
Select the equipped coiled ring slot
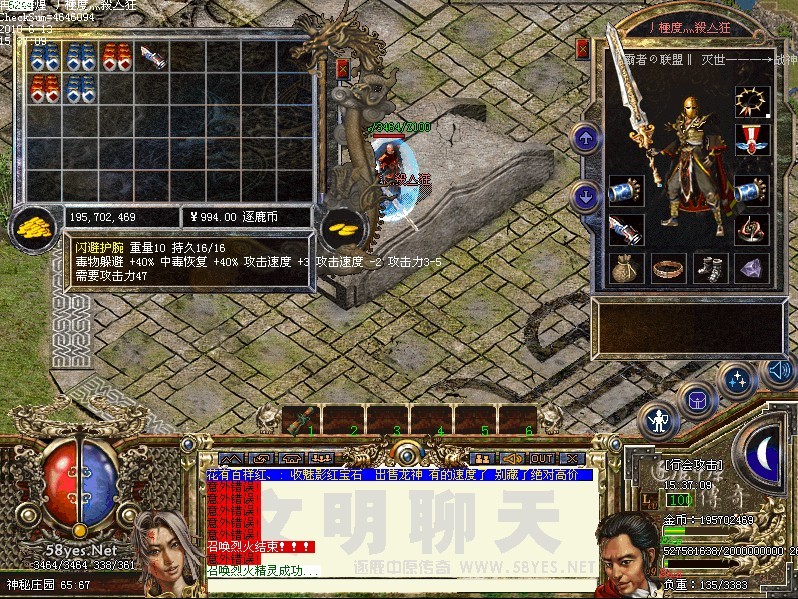point(751,228)
